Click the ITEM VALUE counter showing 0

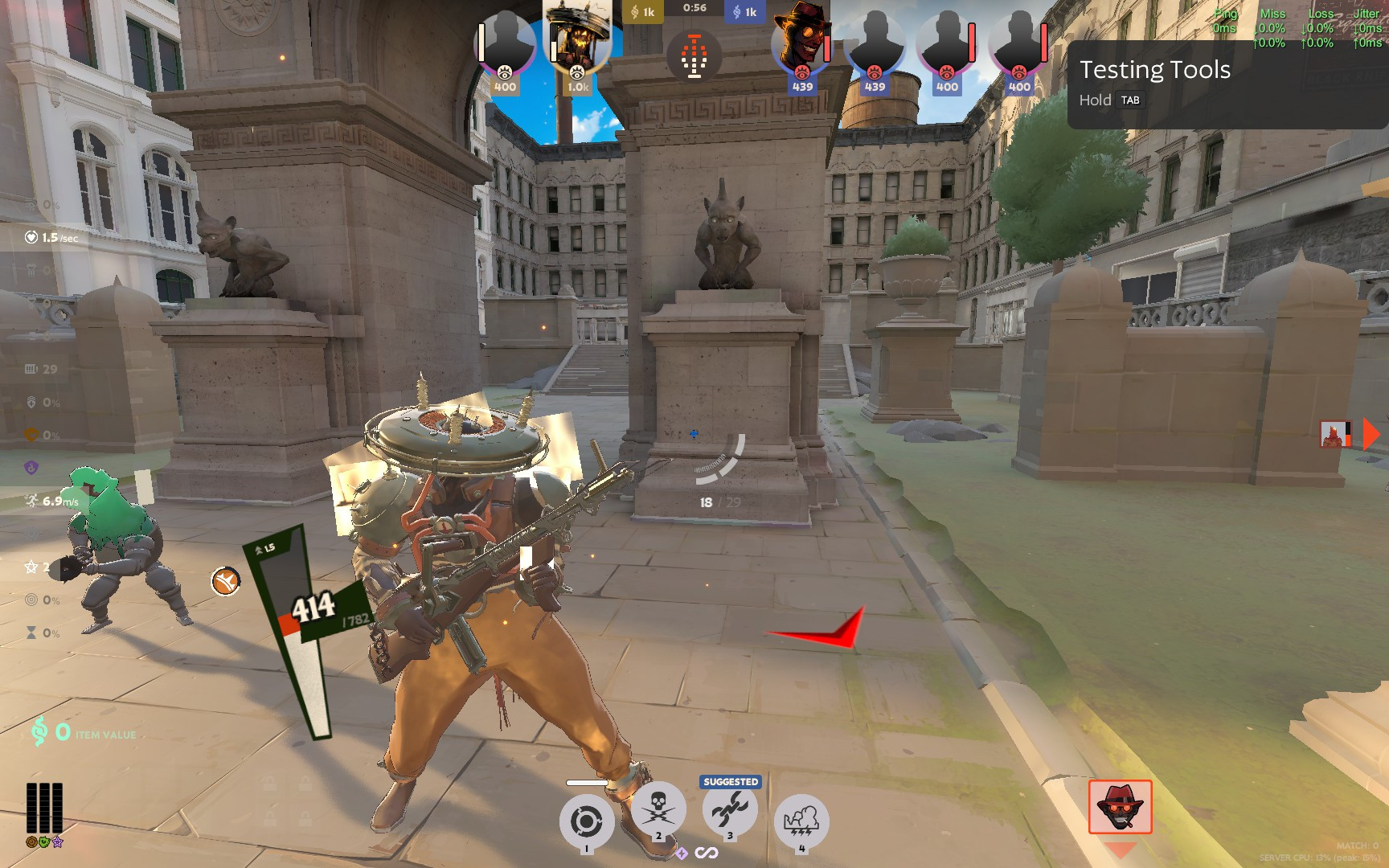[x=84, y=734]
